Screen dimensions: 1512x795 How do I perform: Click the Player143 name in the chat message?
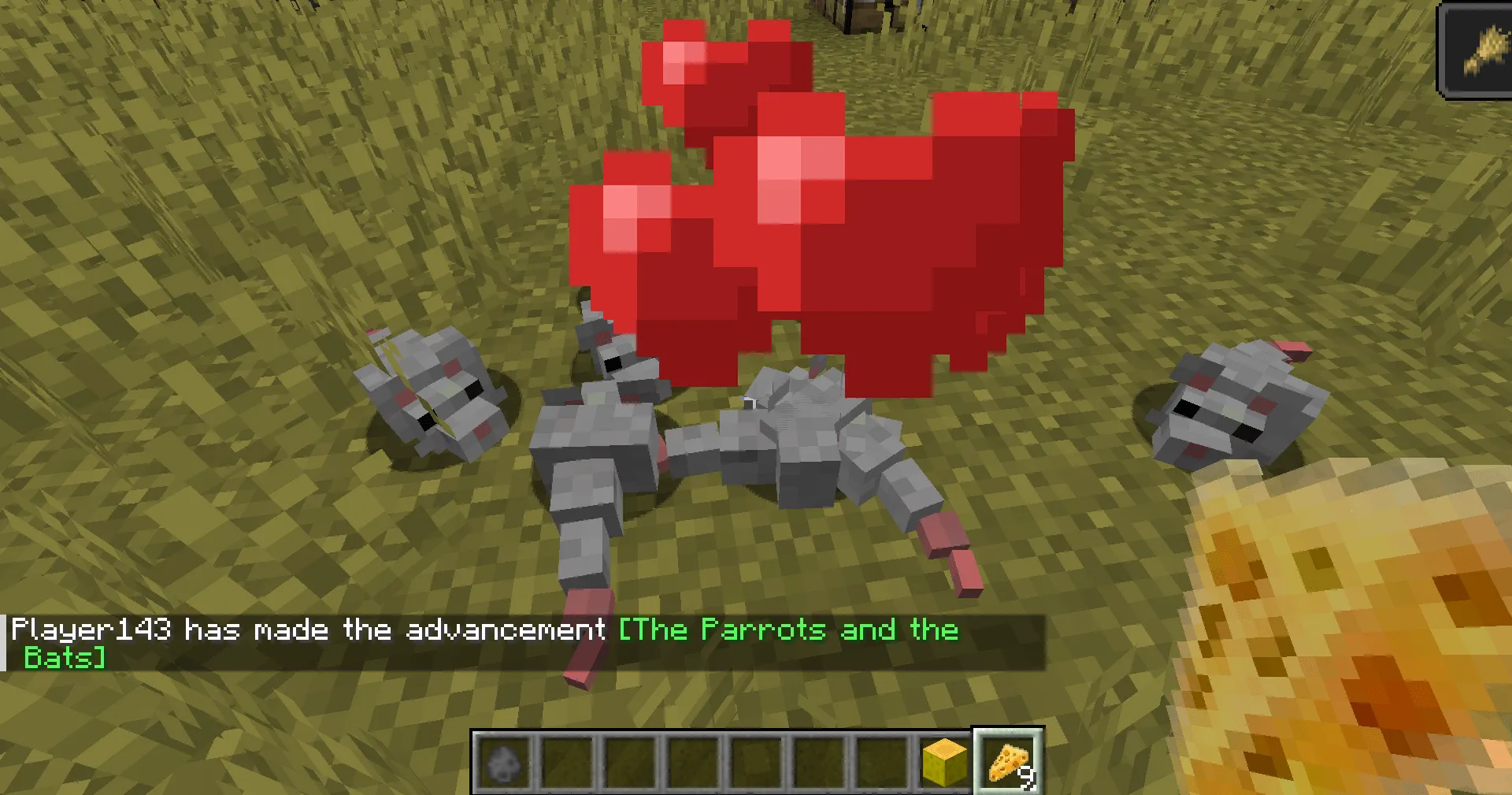(x=91, y=629)
